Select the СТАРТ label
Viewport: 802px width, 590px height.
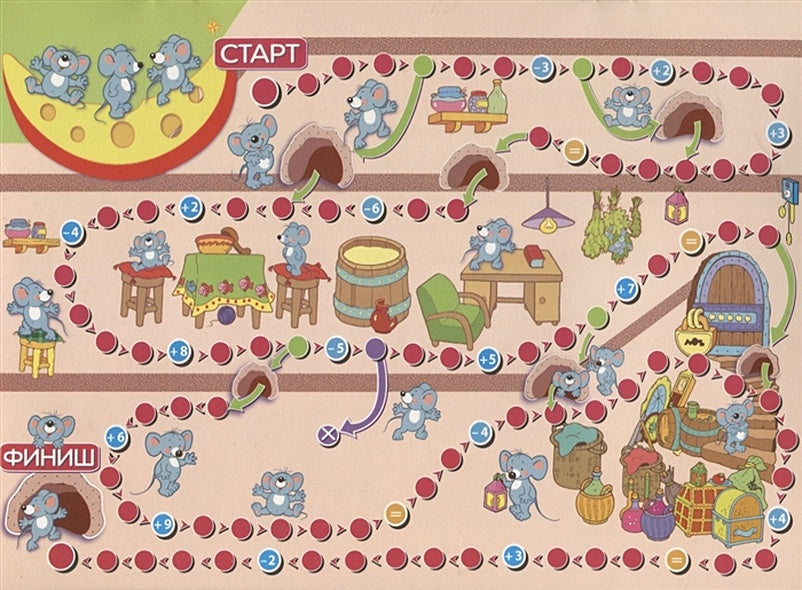coord(257,53)
